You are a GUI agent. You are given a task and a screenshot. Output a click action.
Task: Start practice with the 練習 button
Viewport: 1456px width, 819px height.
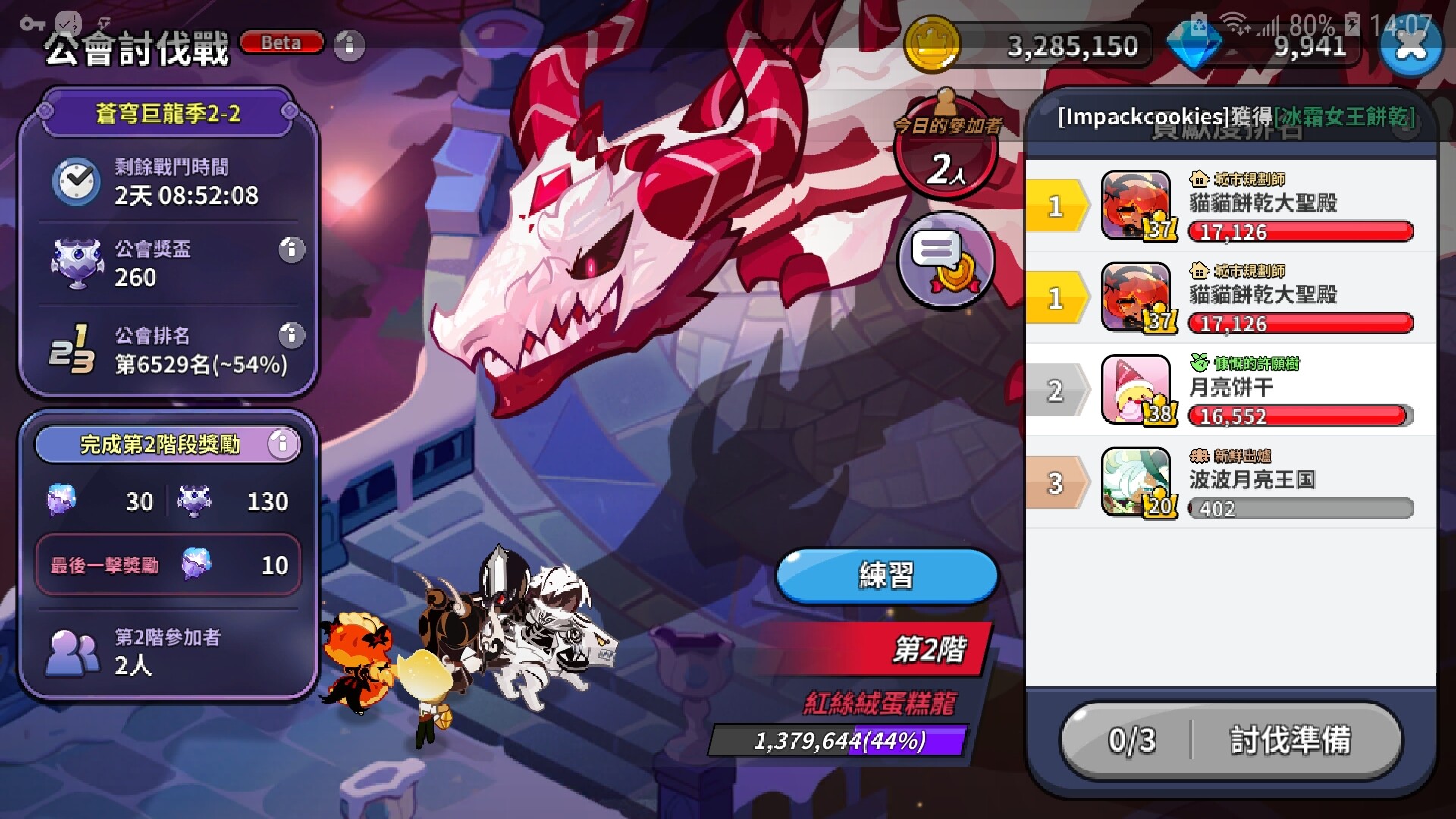click(886, 576)
